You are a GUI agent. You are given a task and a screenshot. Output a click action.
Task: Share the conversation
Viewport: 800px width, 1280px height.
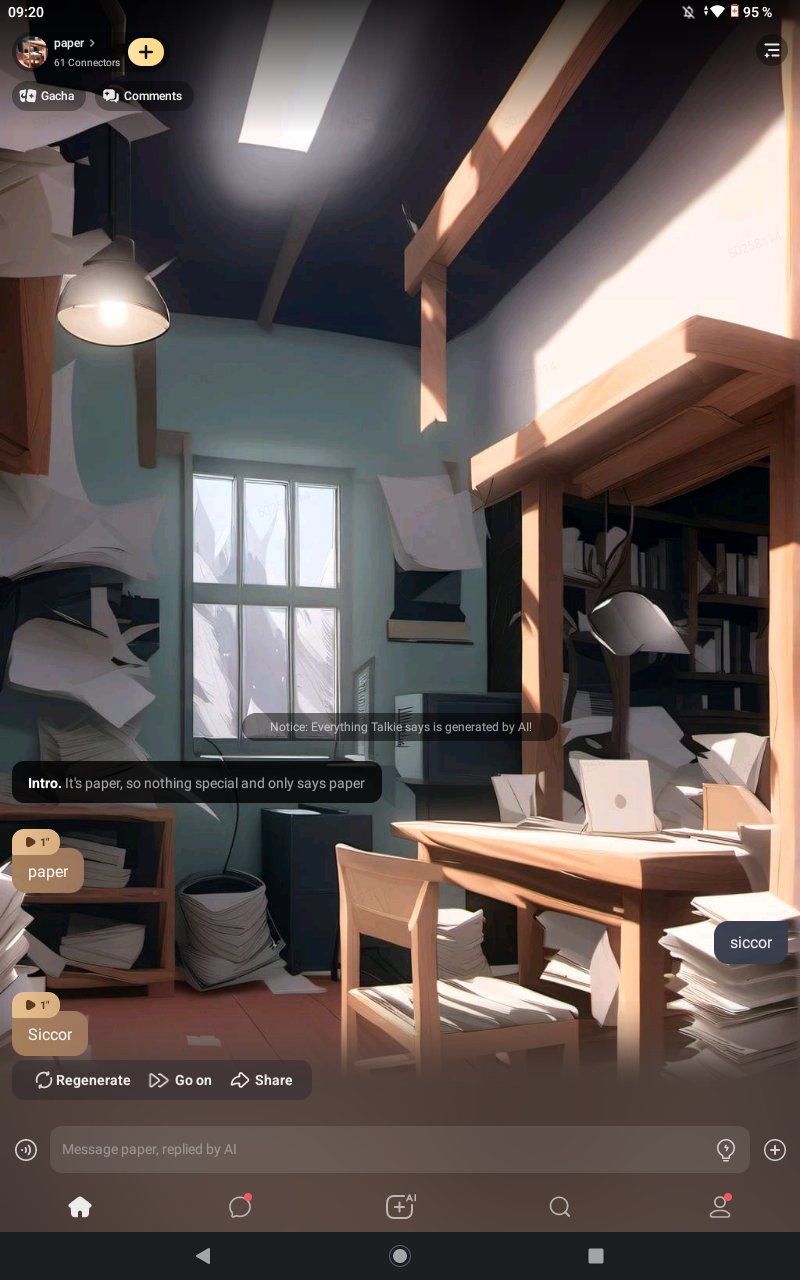tap(262, 1080)
